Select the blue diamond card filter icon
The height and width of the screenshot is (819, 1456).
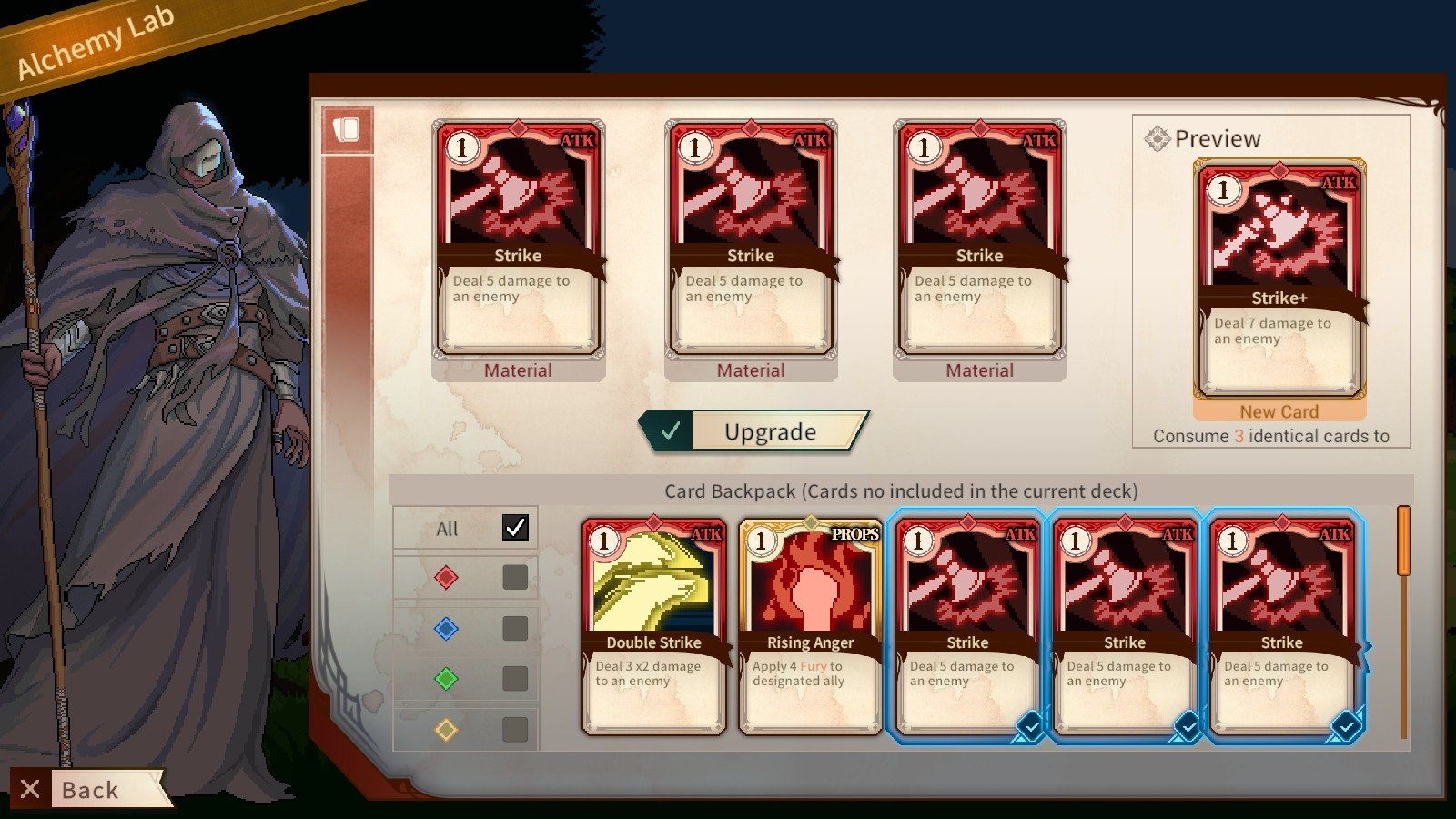coord(445,628)
